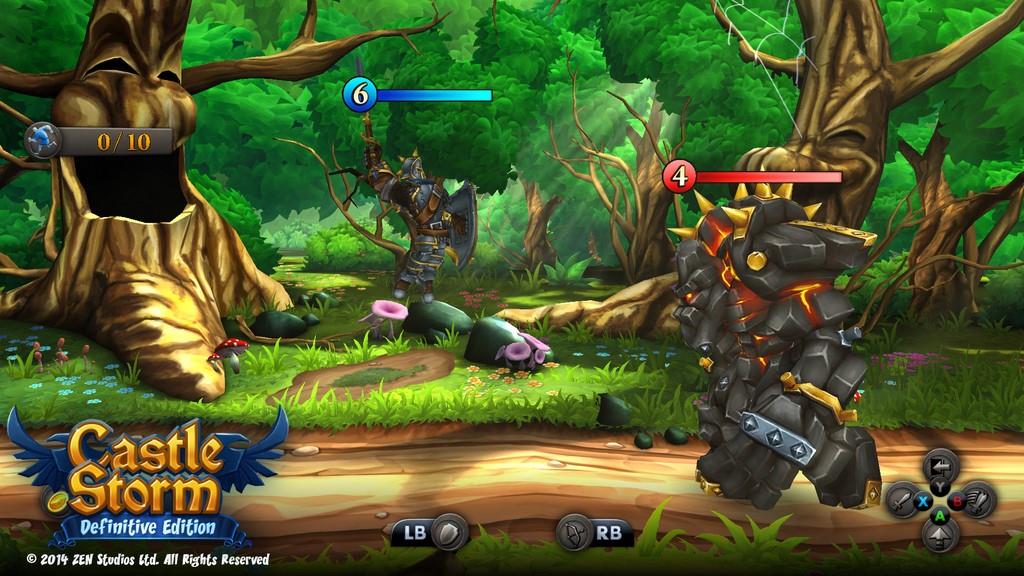This screenshot has width=1024, height=576.
Task: Select the running figure objective icon
Action: pyautogui.click(x=43, y=140)
